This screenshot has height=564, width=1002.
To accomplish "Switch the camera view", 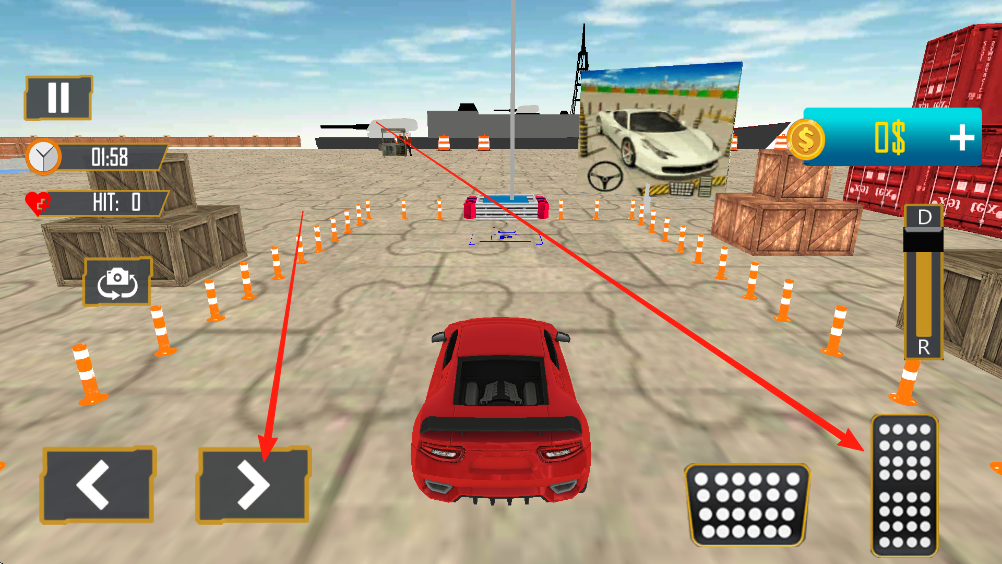I will pyautogui.click(x=118, y=282).
